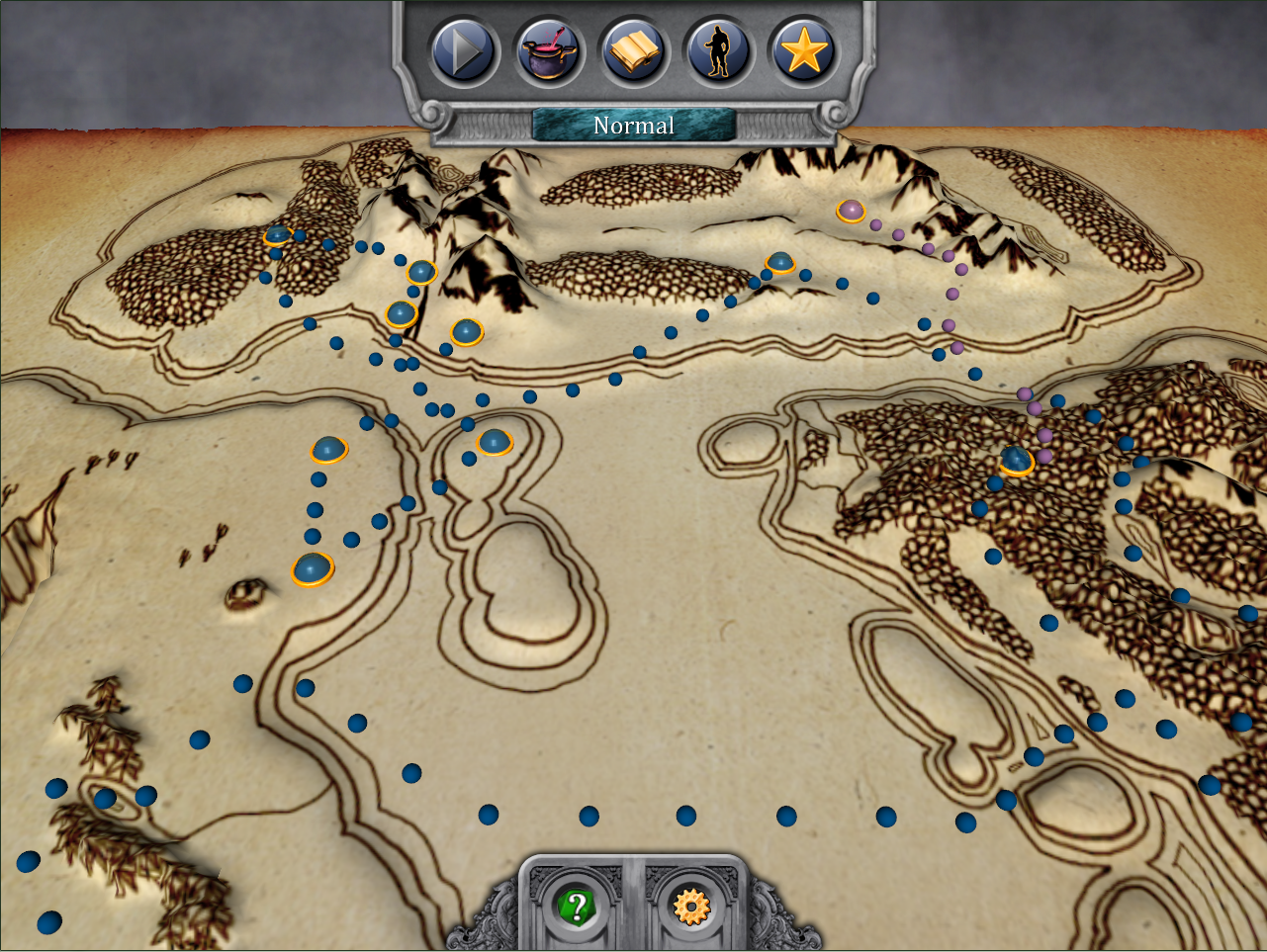
Task: Select the gold star button
Action: click(x=803, y=51)
